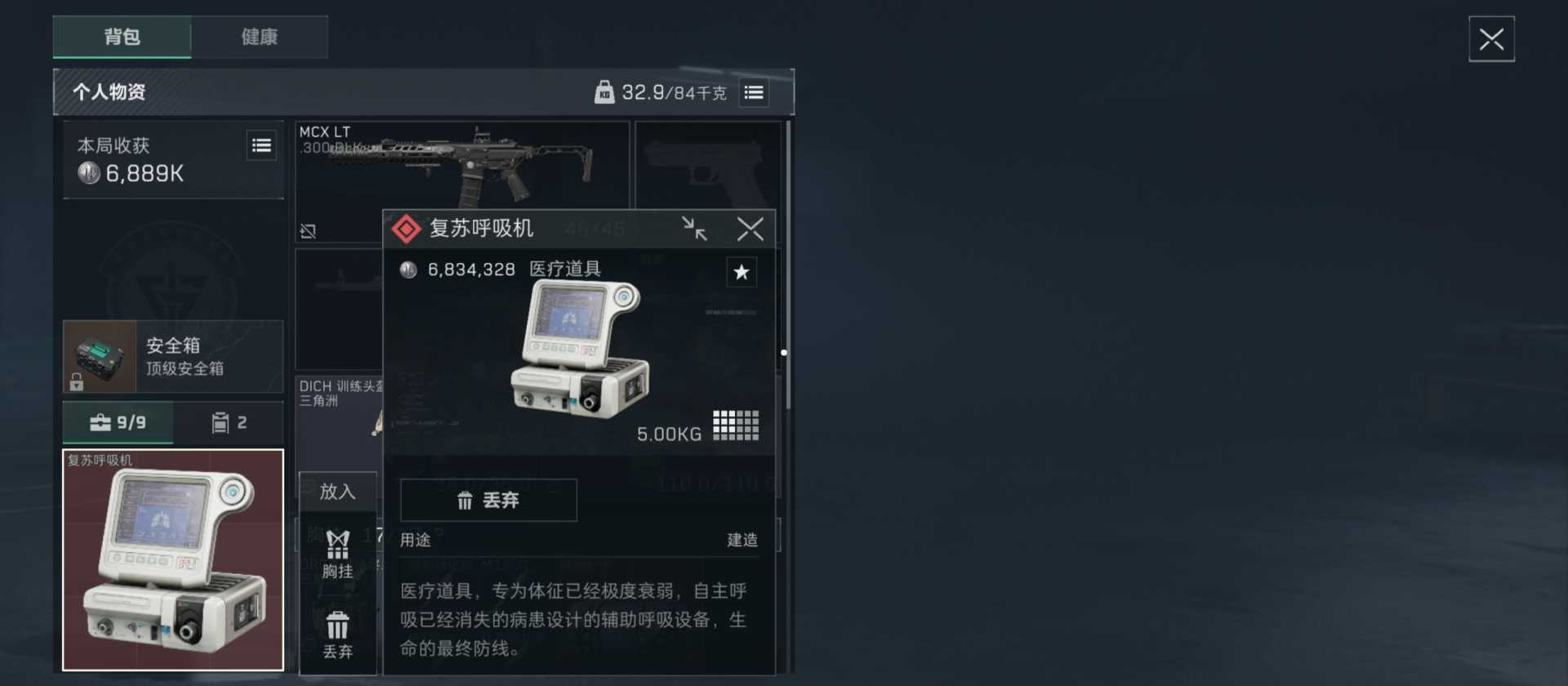
Task: Close the 复苏呼吸机 detail window
Action: point(750,229)
